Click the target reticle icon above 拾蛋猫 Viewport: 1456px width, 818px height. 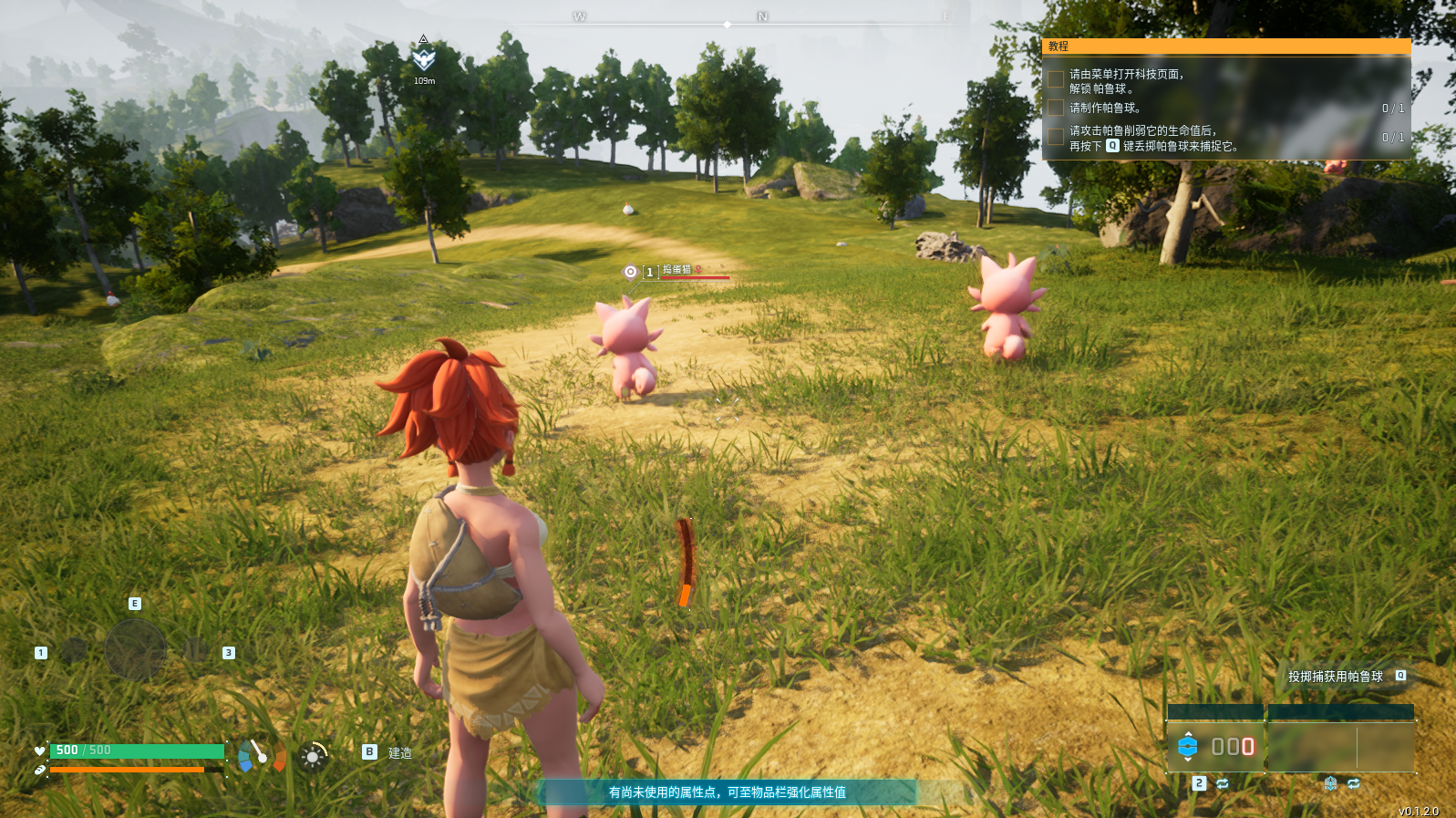[629, 270]
